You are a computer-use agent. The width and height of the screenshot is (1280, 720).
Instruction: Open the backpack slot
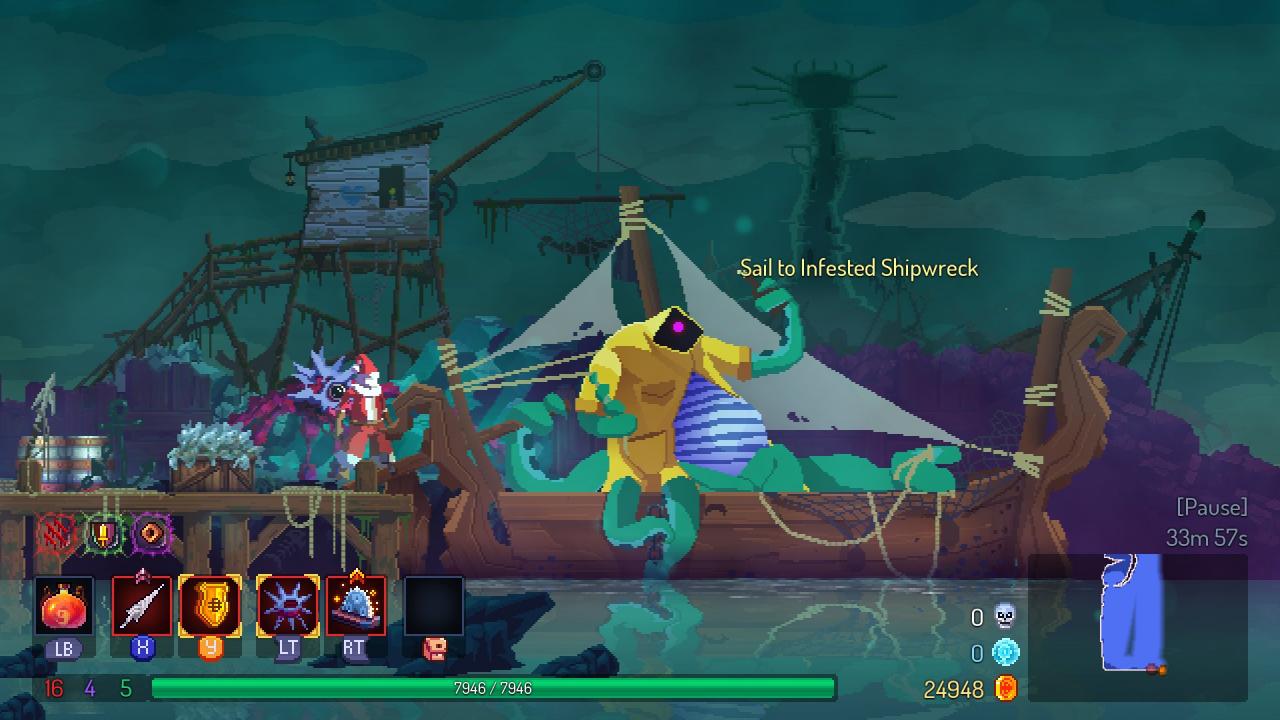point(434,606)
